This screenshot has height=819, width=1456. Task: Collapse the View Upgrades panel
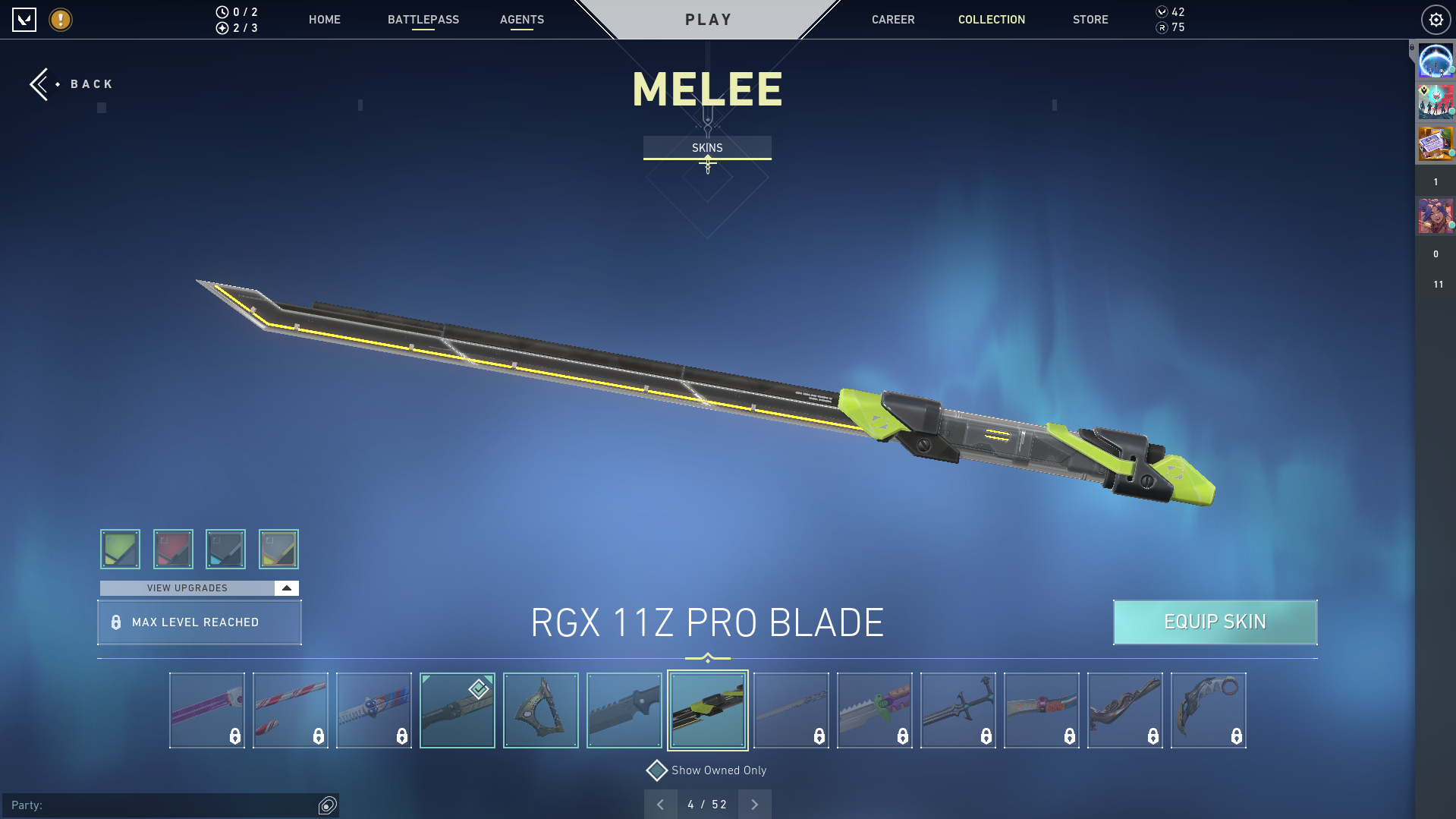click(x=285, y=587)
